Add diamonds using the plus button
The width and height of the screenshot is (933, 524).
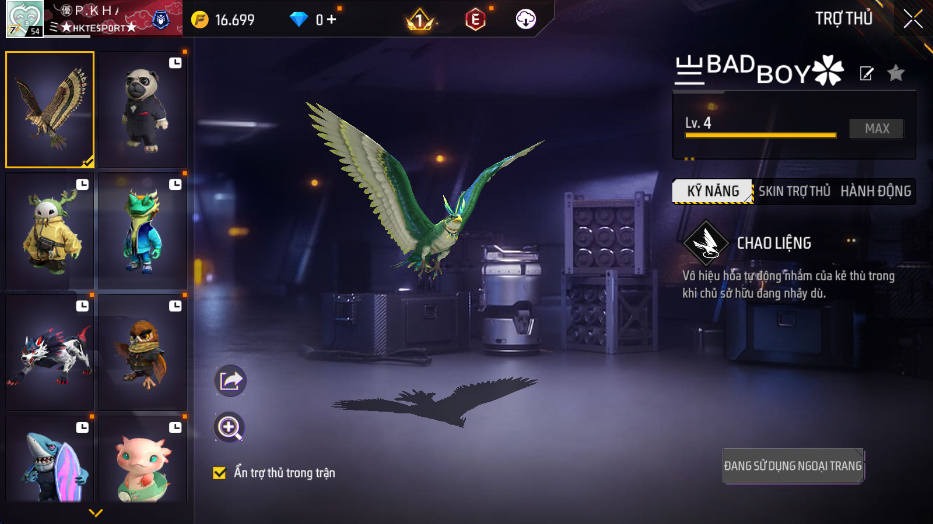[331, 20]
